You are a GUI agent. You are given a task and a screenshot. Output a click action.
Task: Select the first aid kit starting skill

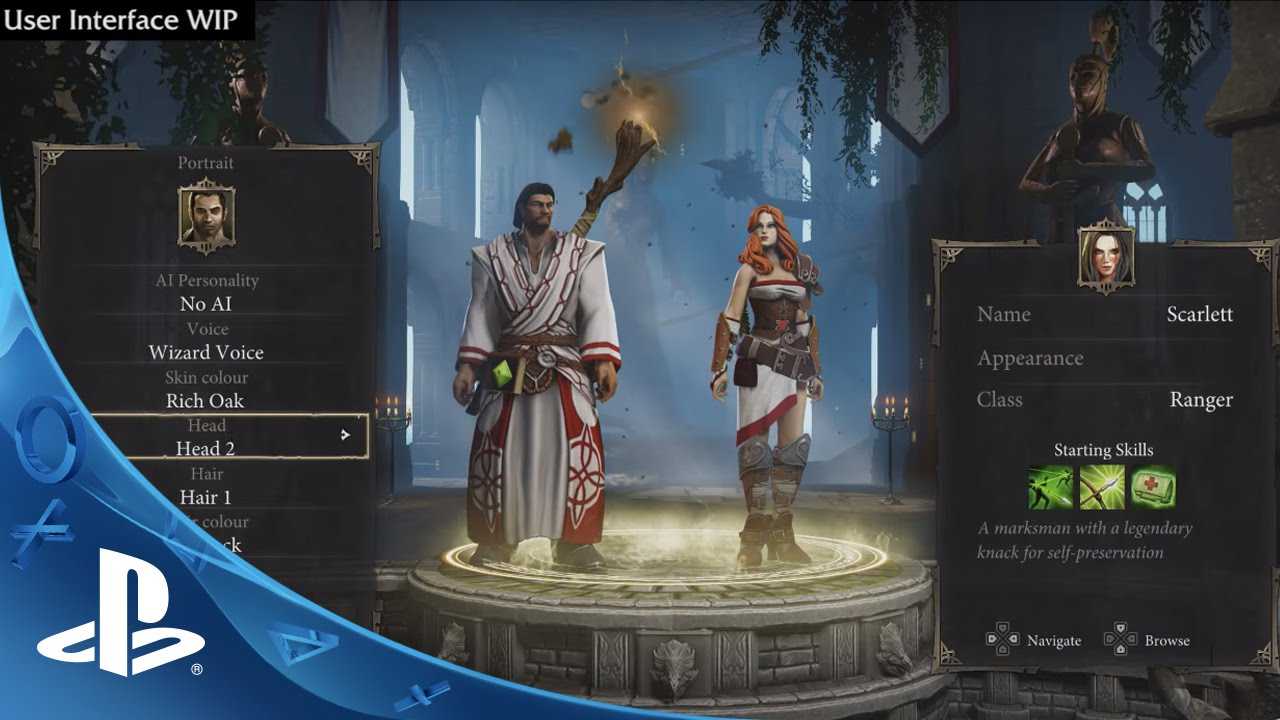point(1153,488)
